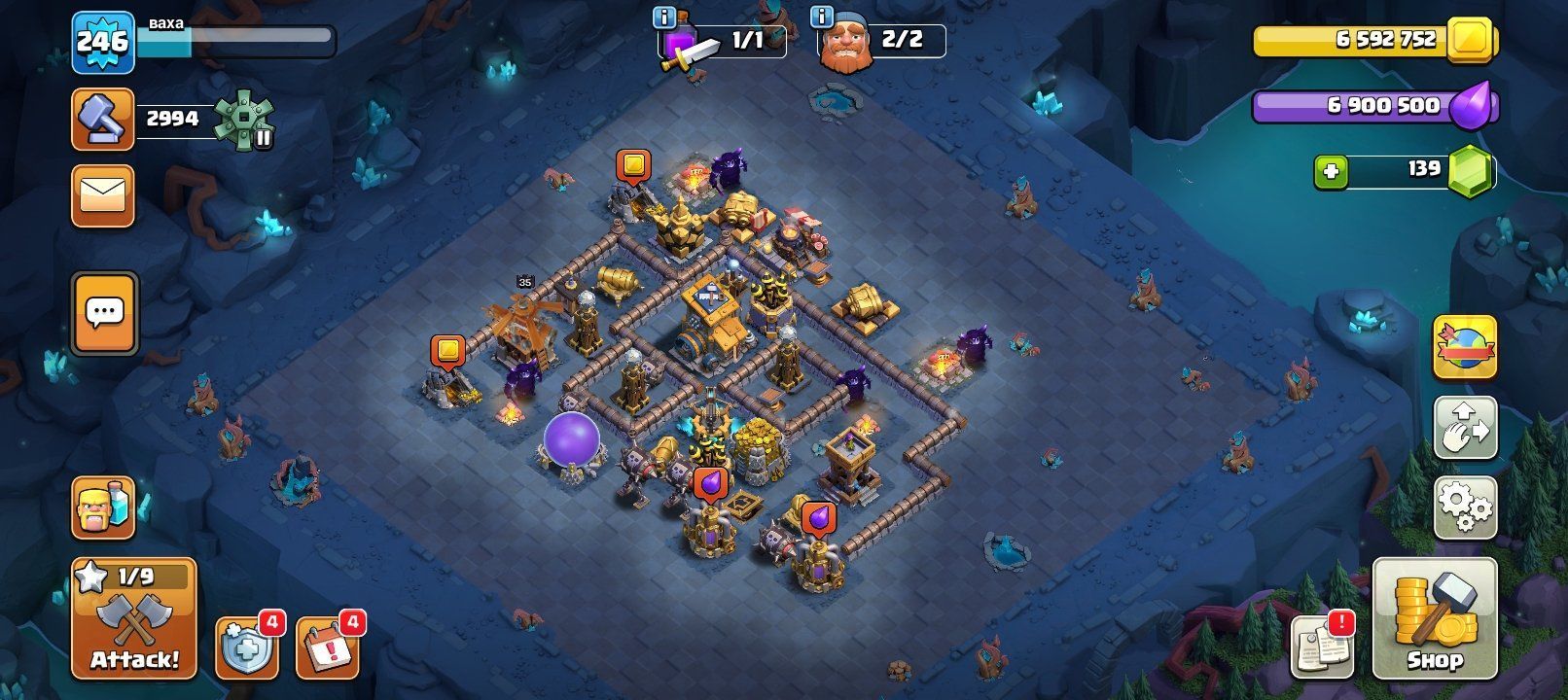The image size is (1568, 700).
Task: Open the shield plus rewards button
Action: pyautogui.click(x=246, y=647)
